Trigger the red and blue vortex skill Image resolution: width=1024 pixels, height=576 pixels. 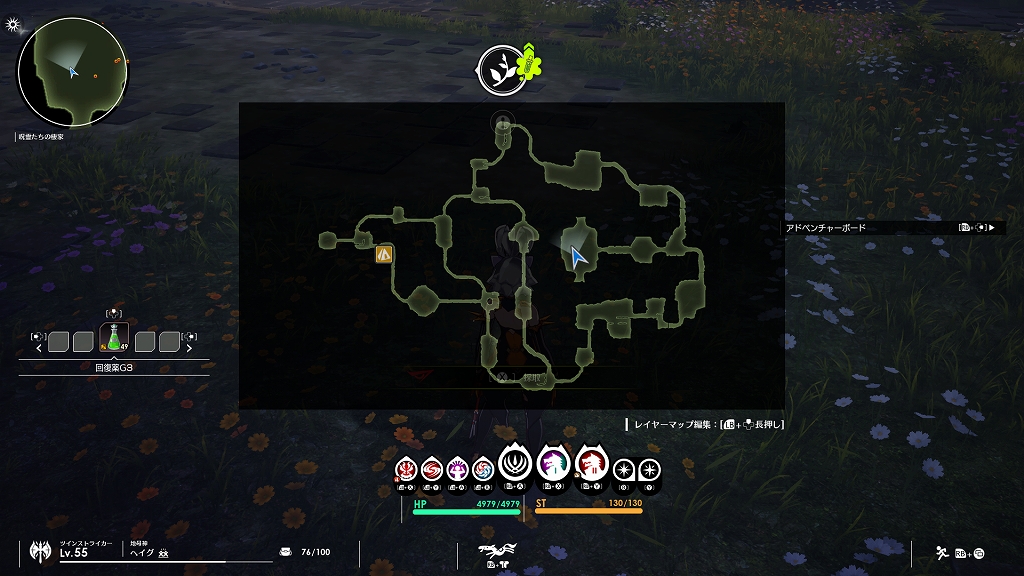click(x=483, y=468)
